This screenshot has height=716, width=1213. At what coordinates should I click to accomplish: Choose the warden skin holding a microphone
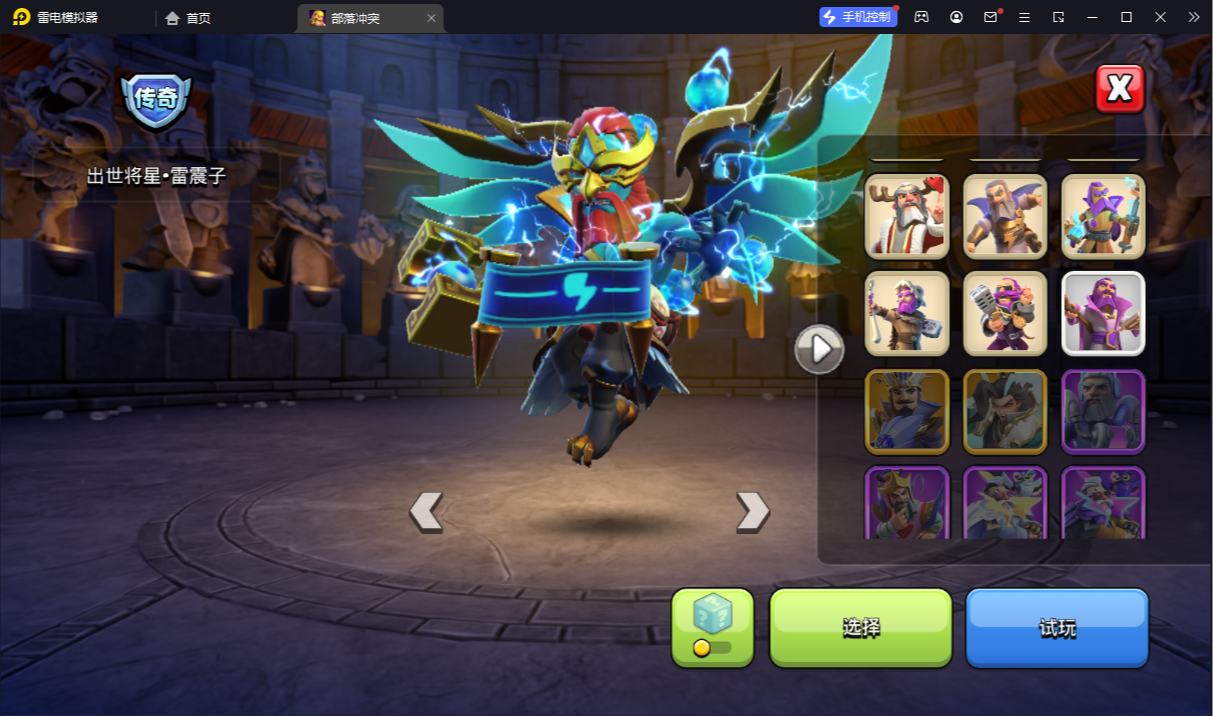[1004, 314]
